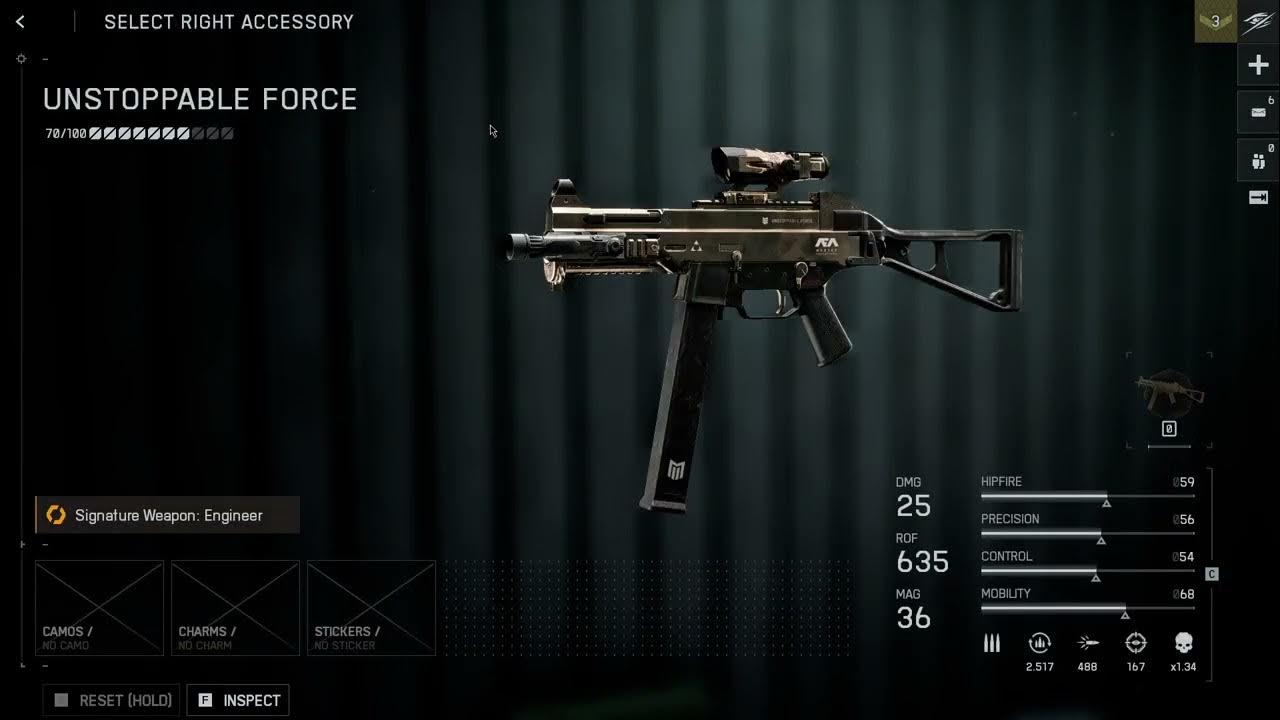Click the aim-down-sights icon above 167
This screenshot has height=720, width=1280.
click(1137, 643)
